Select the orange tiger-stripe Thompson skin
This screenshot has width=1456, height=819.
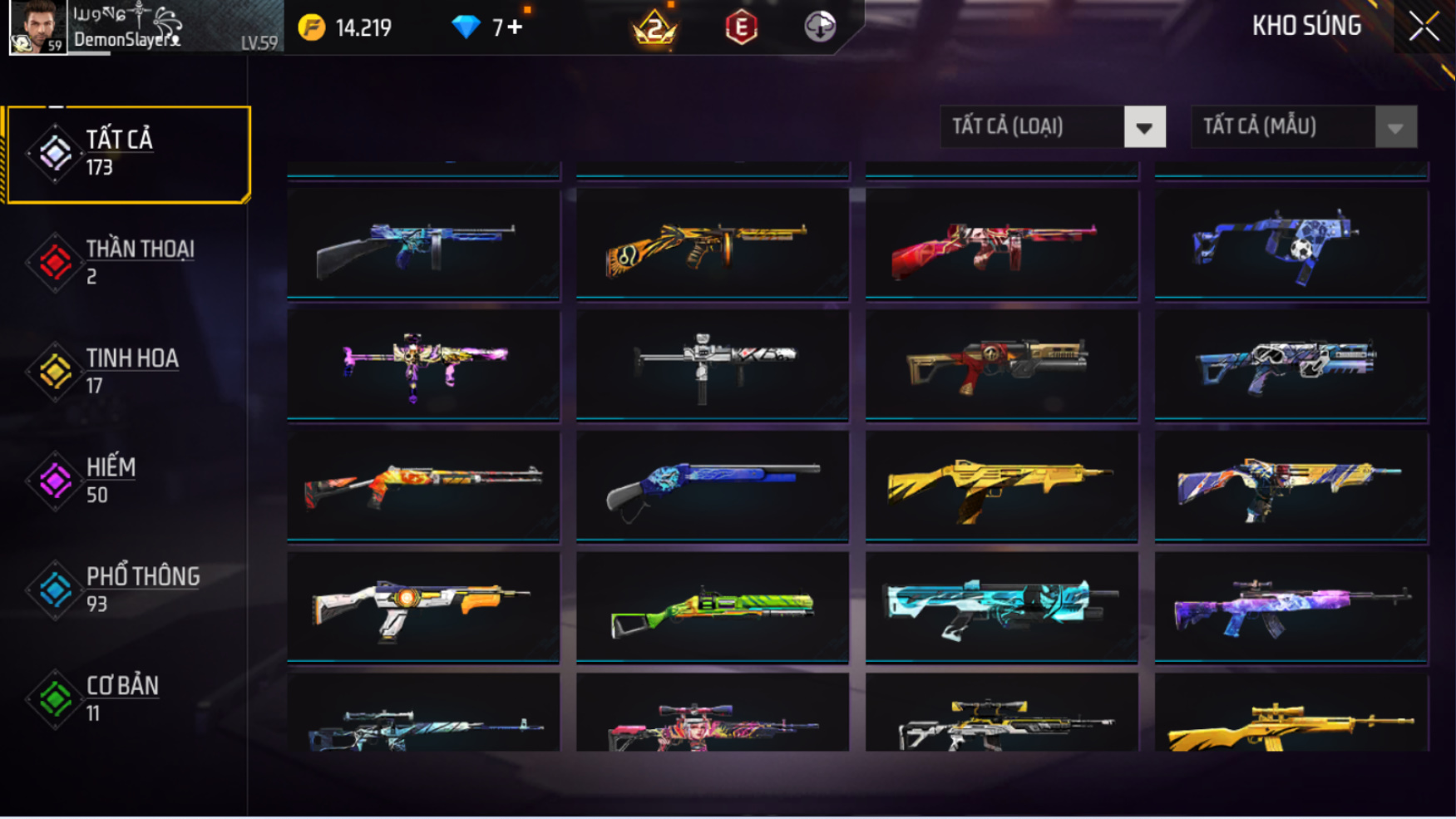pos(712,243)
